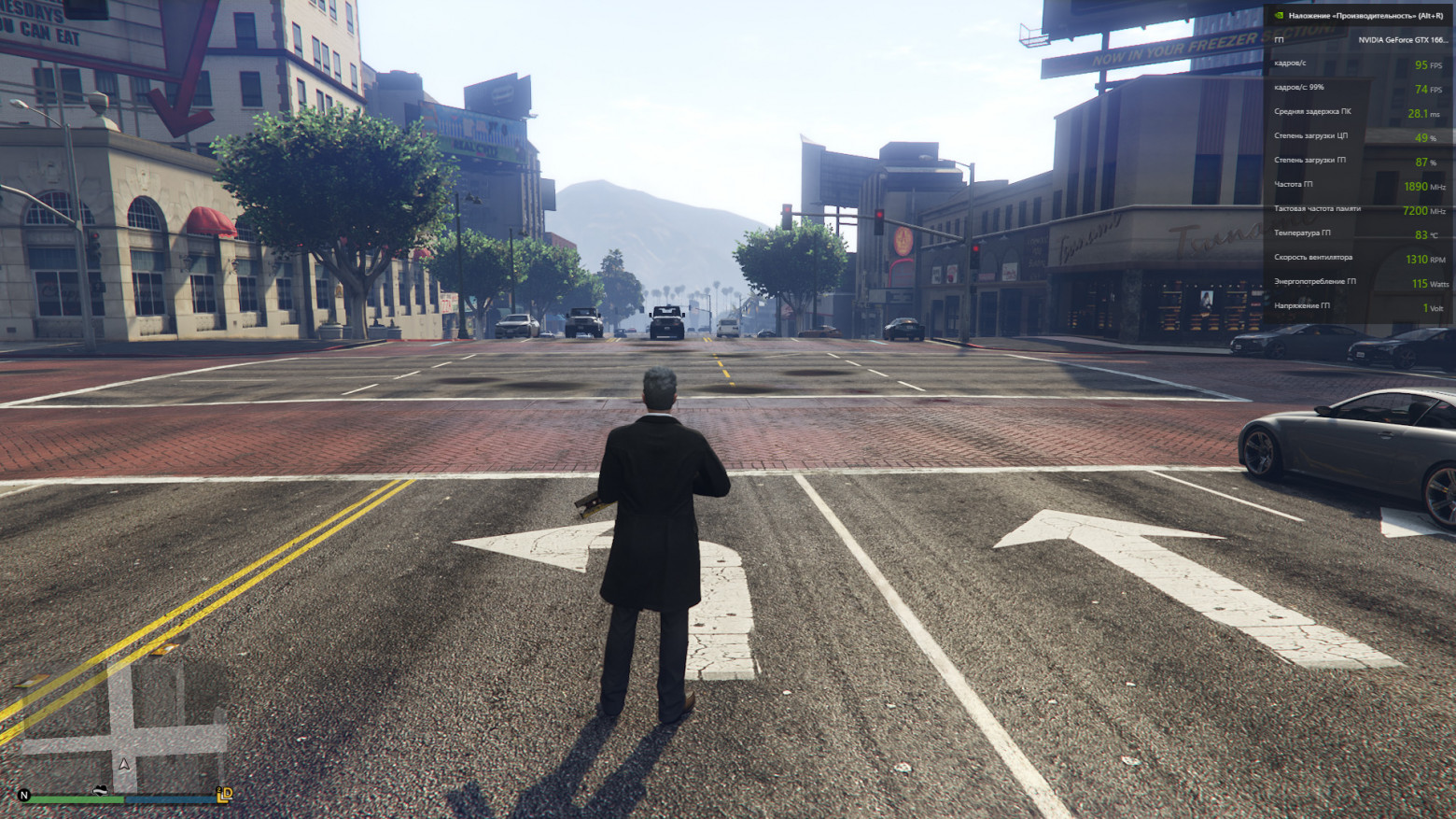Screen dimensions: 1456x819
Task: Click the NVIDIA performance overlay header
Action: tap(1358, 16)
